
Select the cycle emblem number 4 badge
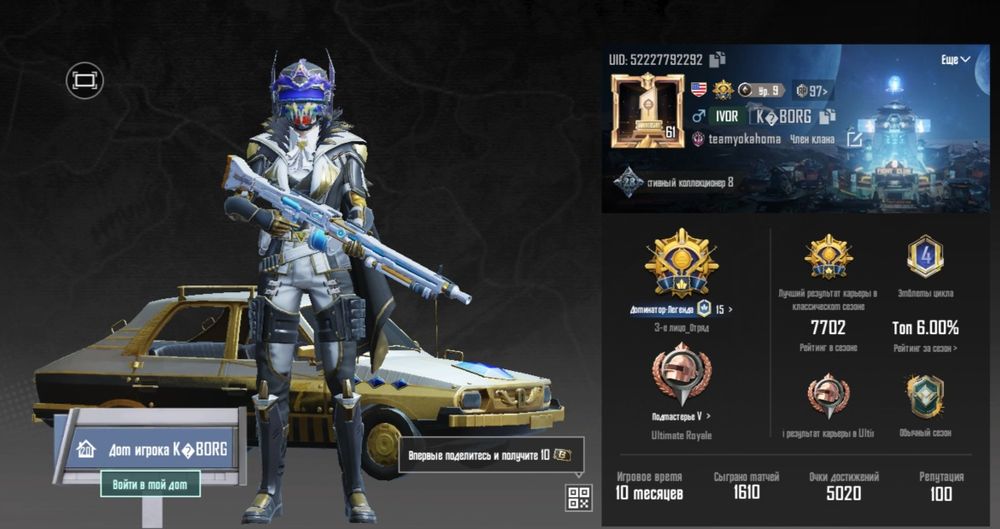click(925, 257)
